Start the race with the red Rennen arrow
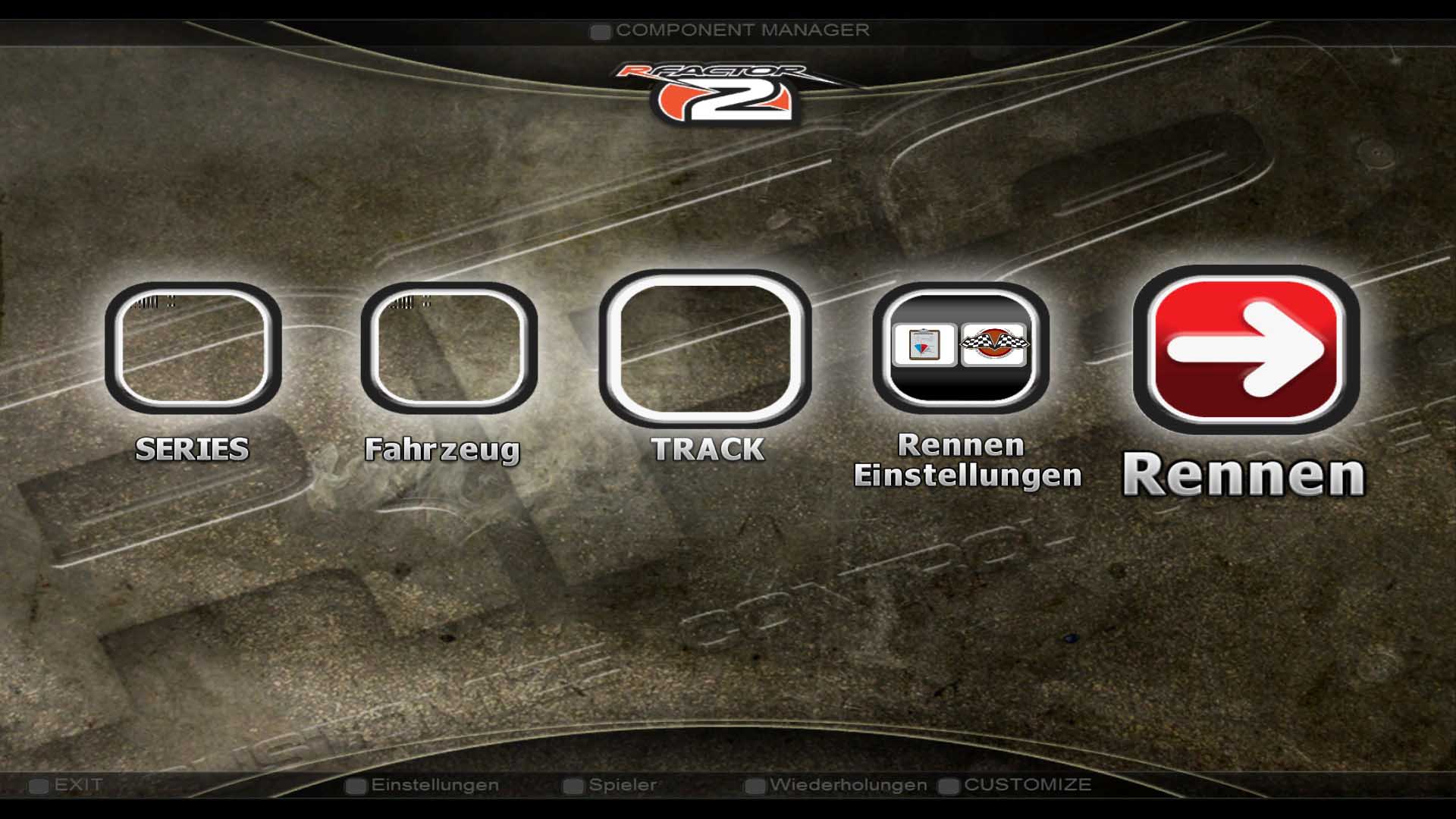The width and height of the screenshot is (1456, 819). coord(1246,350)
